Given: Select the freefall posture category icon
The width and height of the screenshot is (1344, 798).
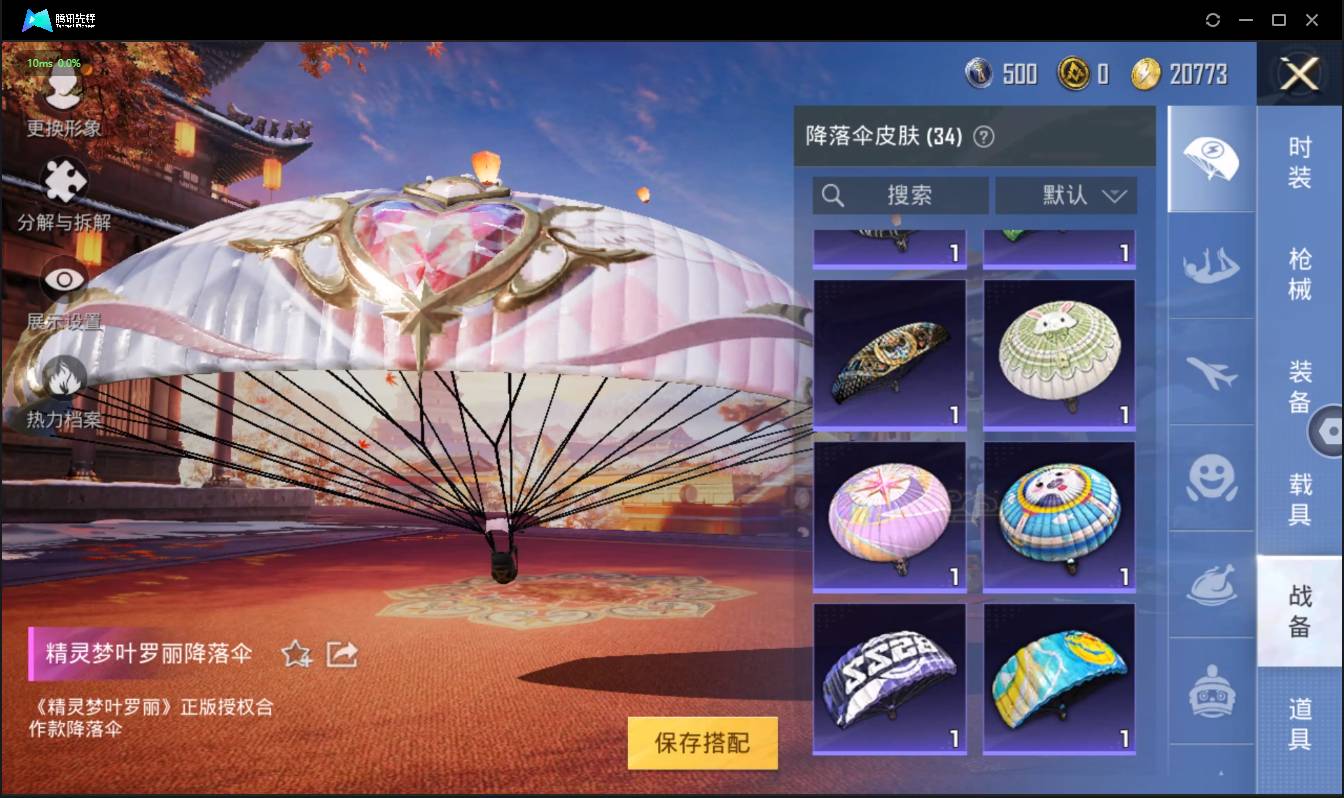Looking at the screenshot, I should pos(1210,268).
